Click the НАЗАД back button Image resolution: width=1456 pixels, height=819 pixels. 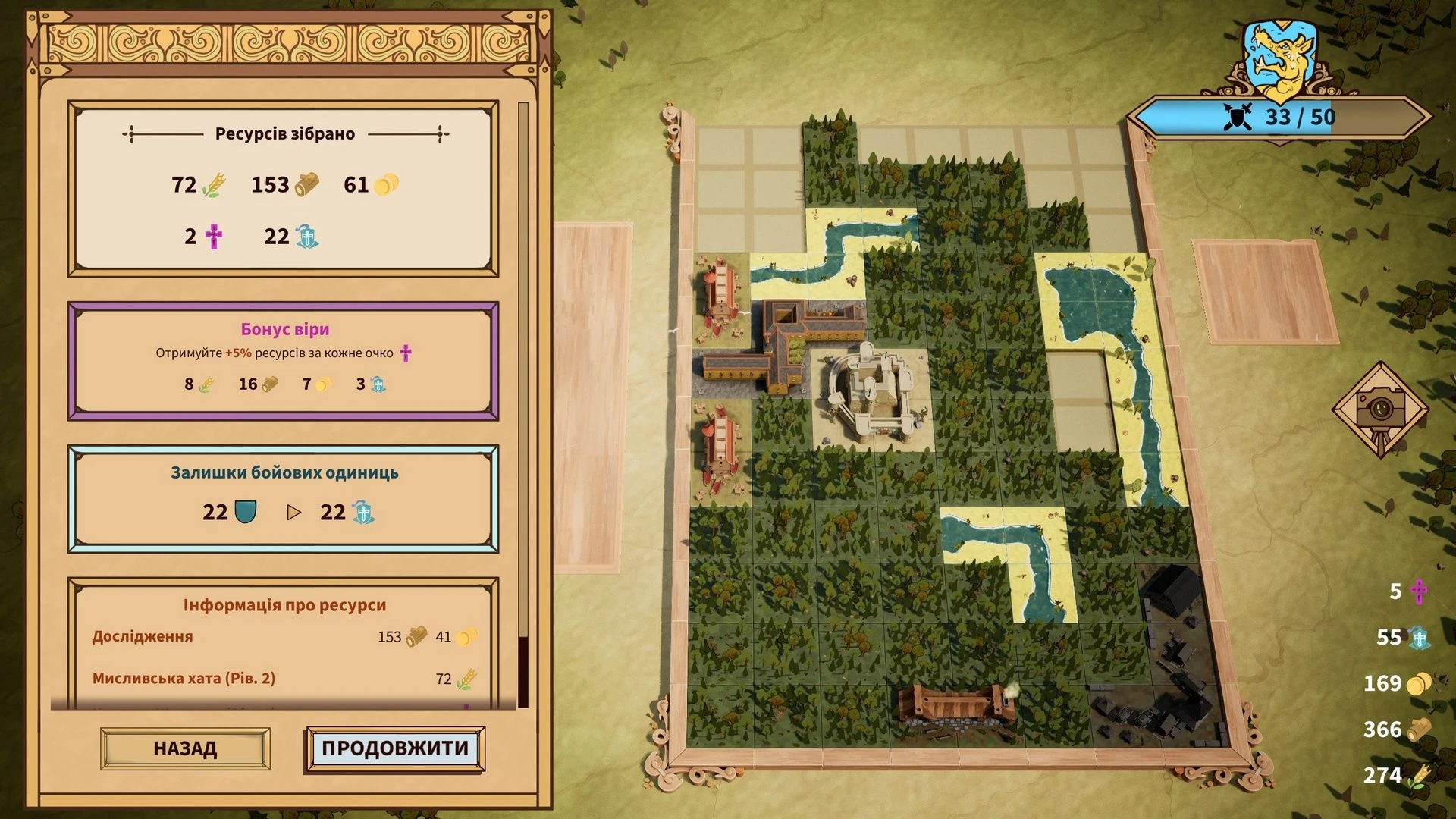coord(185,748)
